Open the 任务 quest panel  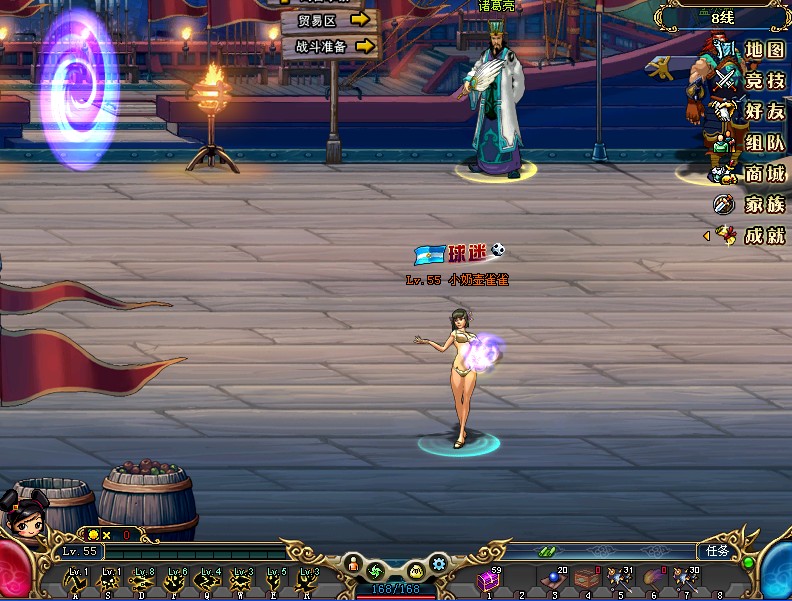[718, 551]
